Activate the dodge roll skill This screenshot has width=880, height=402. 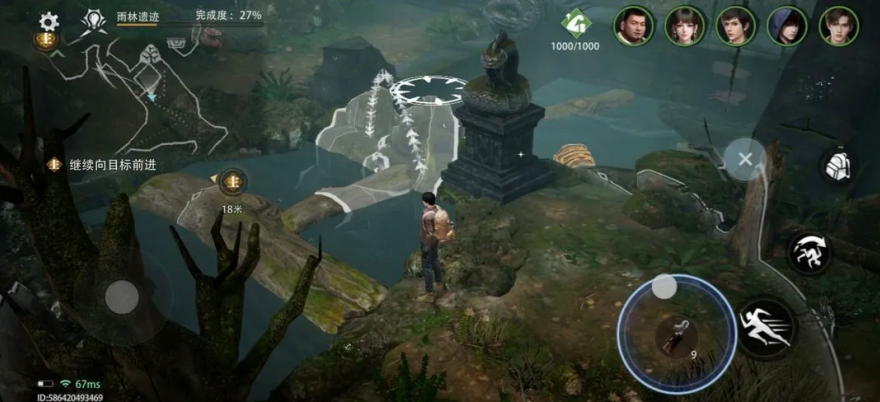point(808,253)
